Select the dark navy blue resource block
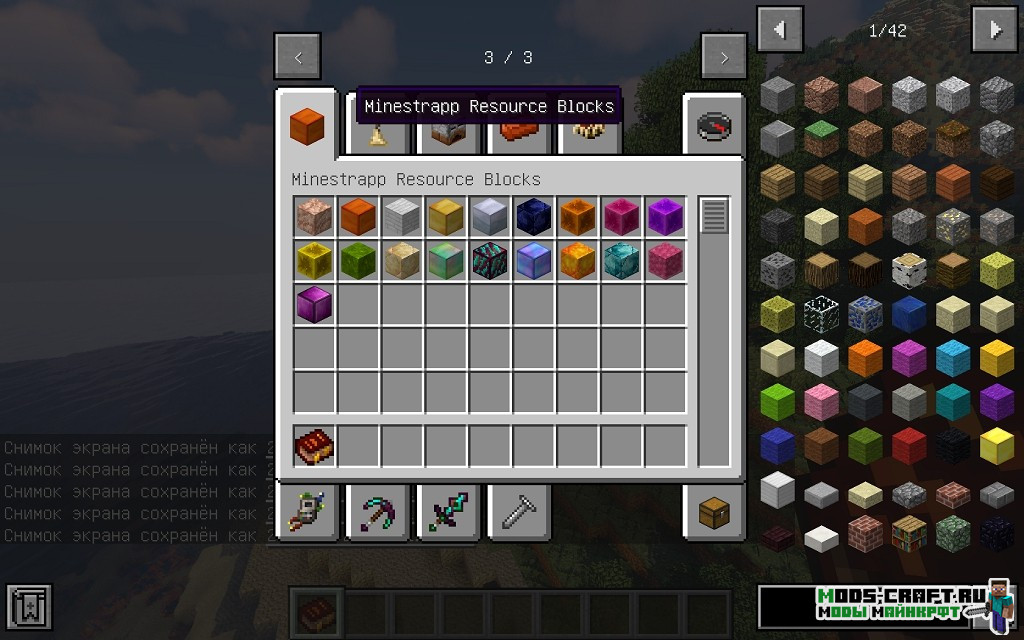This screenshot has width=1024, height=640. point(534,217)
